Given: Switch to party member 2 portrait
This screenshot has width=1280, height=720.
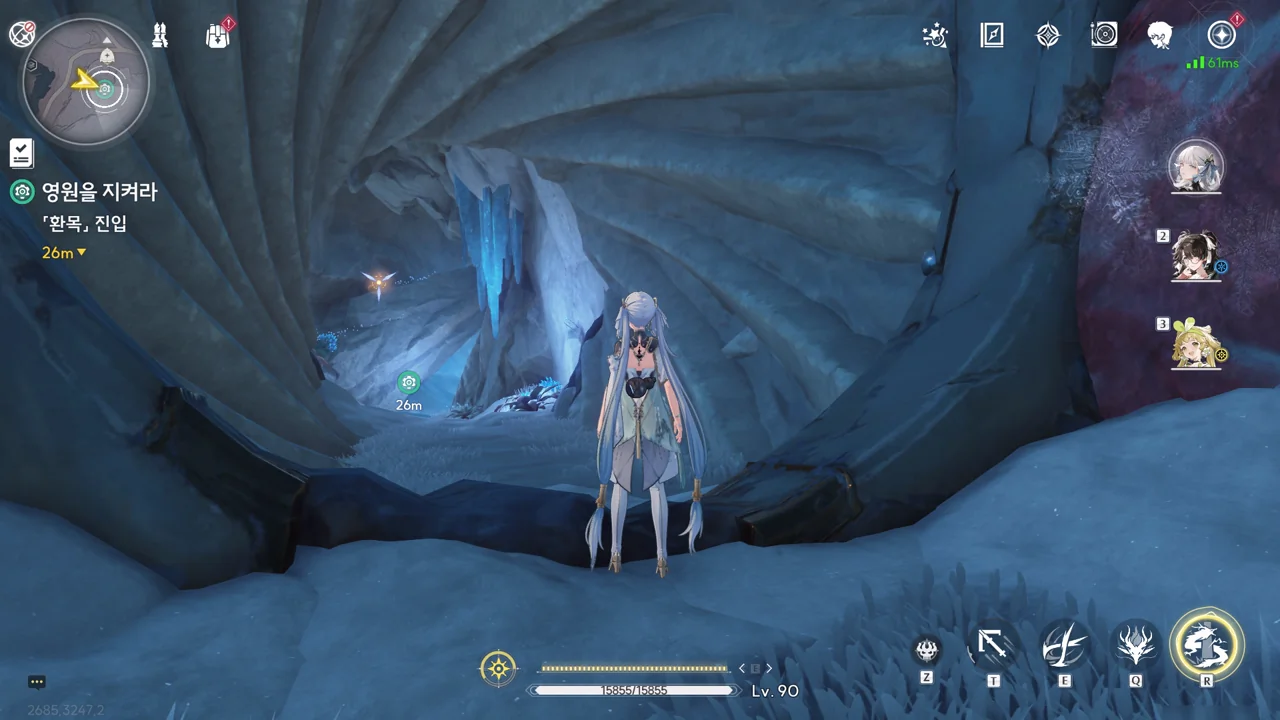Looking at the screenshot, I should [1196, 256].
